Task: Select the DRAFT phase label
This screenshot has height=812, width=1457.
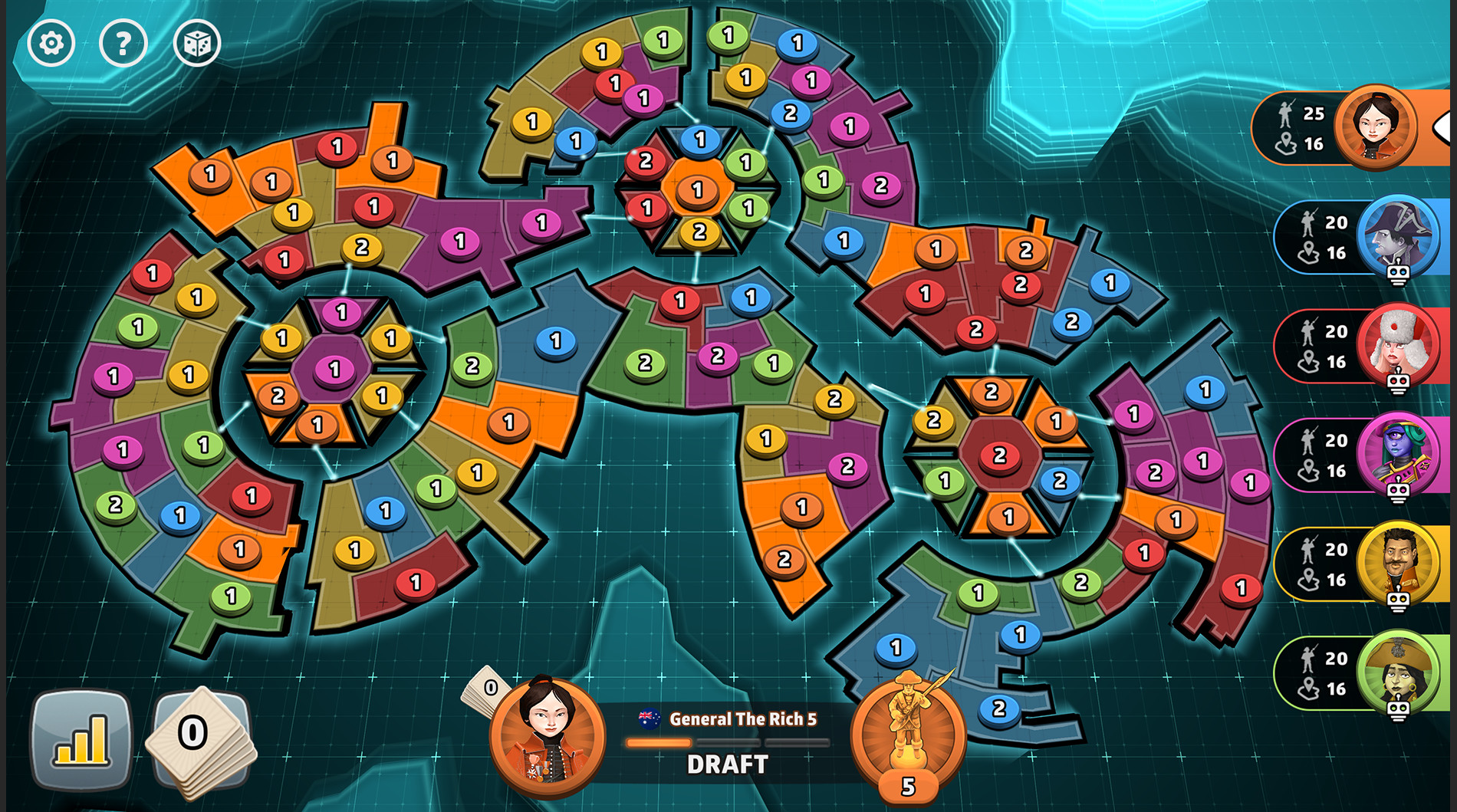Action: tap(725, 764)
